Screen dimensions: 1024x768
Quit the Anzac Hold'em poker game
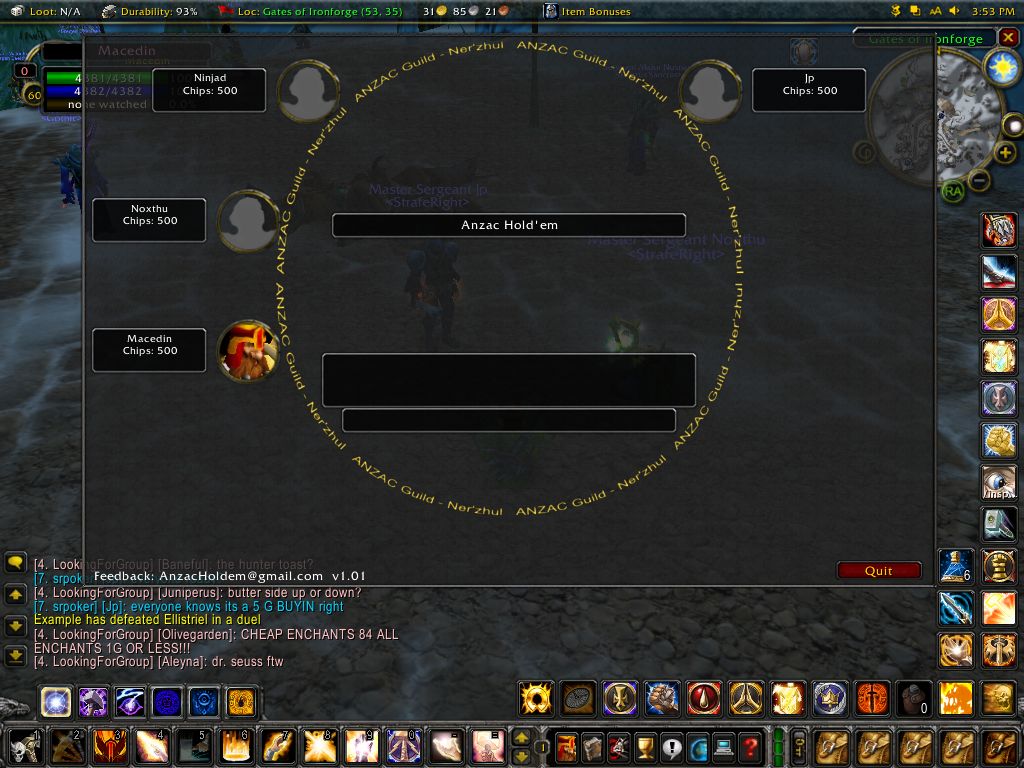point(879,571)
